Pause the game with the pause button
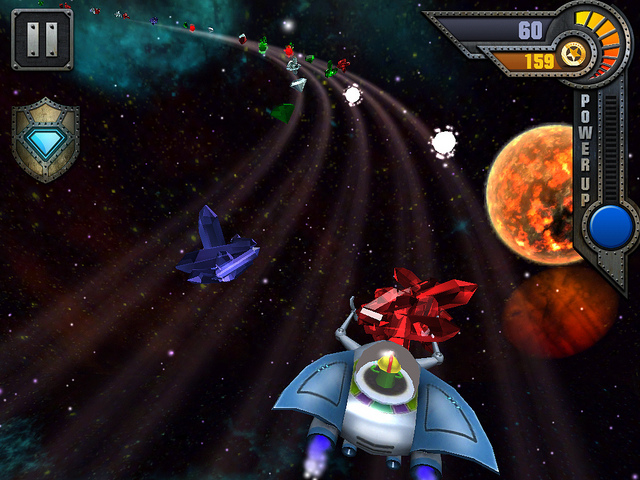Viewport: 640px width, 480px height. (x=42, y=39)
